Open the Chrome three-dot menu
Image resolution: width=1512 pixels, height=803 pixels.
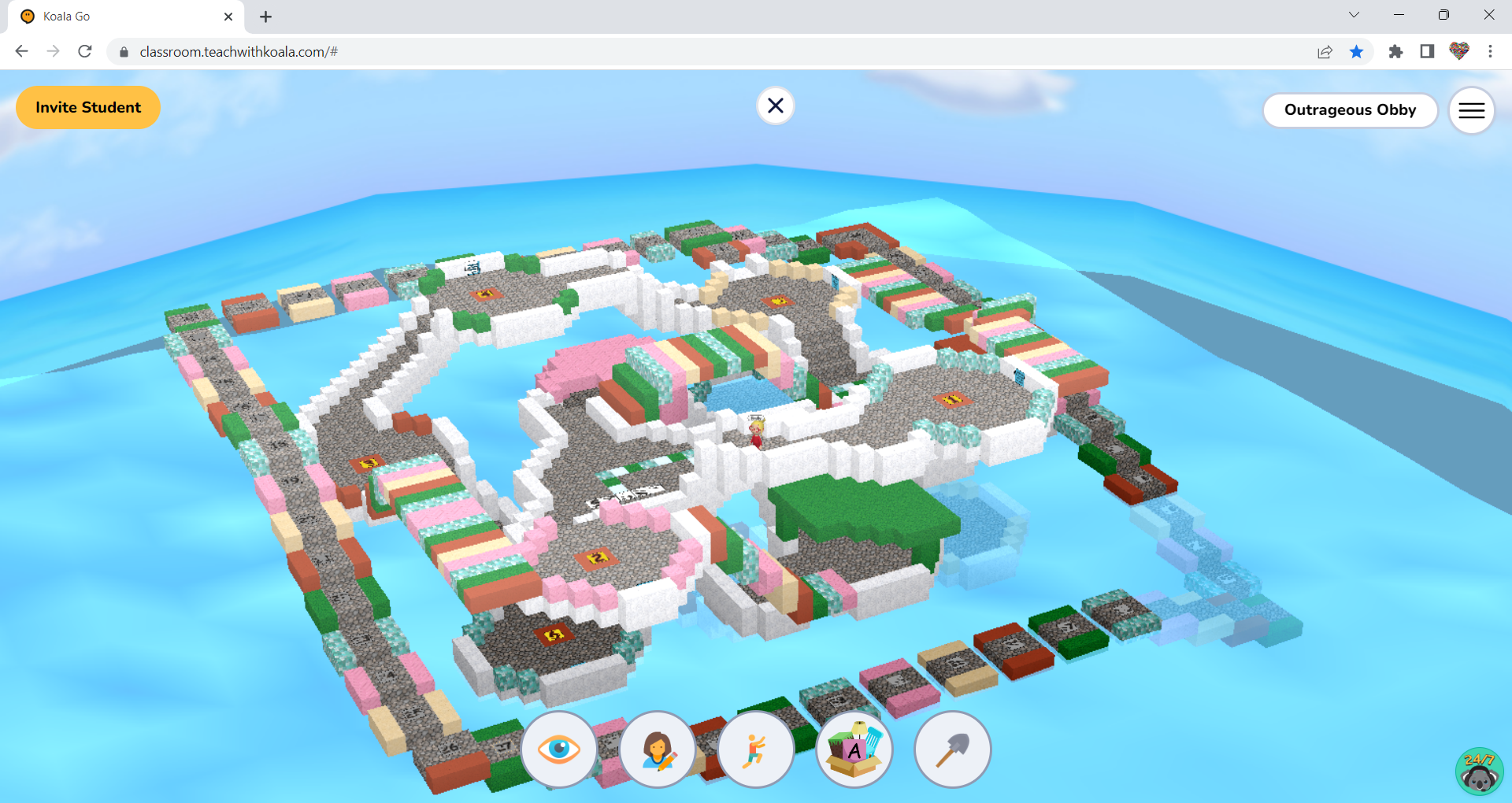tap(1490, 51)
